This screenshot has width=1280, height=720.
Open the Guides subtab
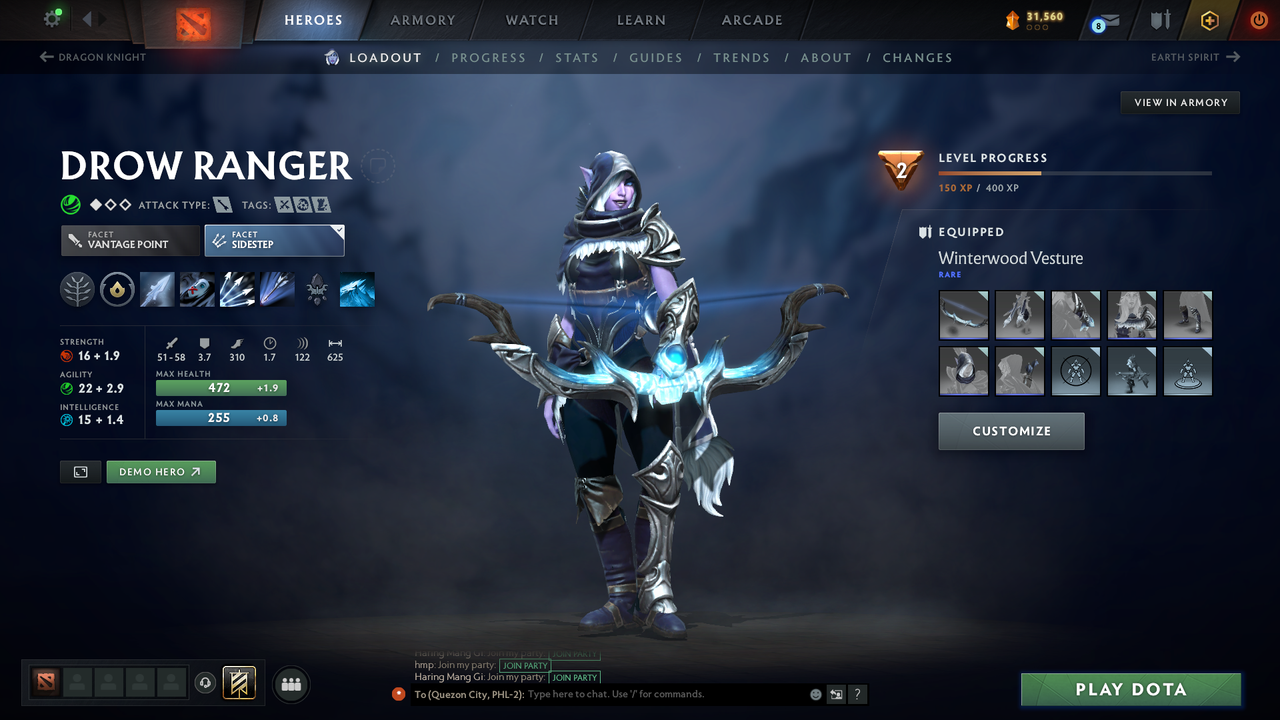(656, 58)
